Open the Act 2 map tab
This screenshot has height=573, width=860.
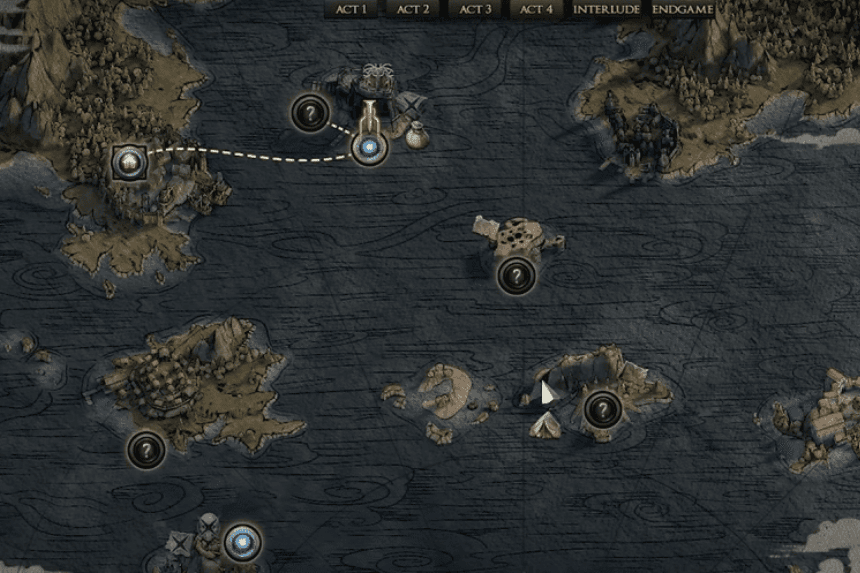click(413, 9)
